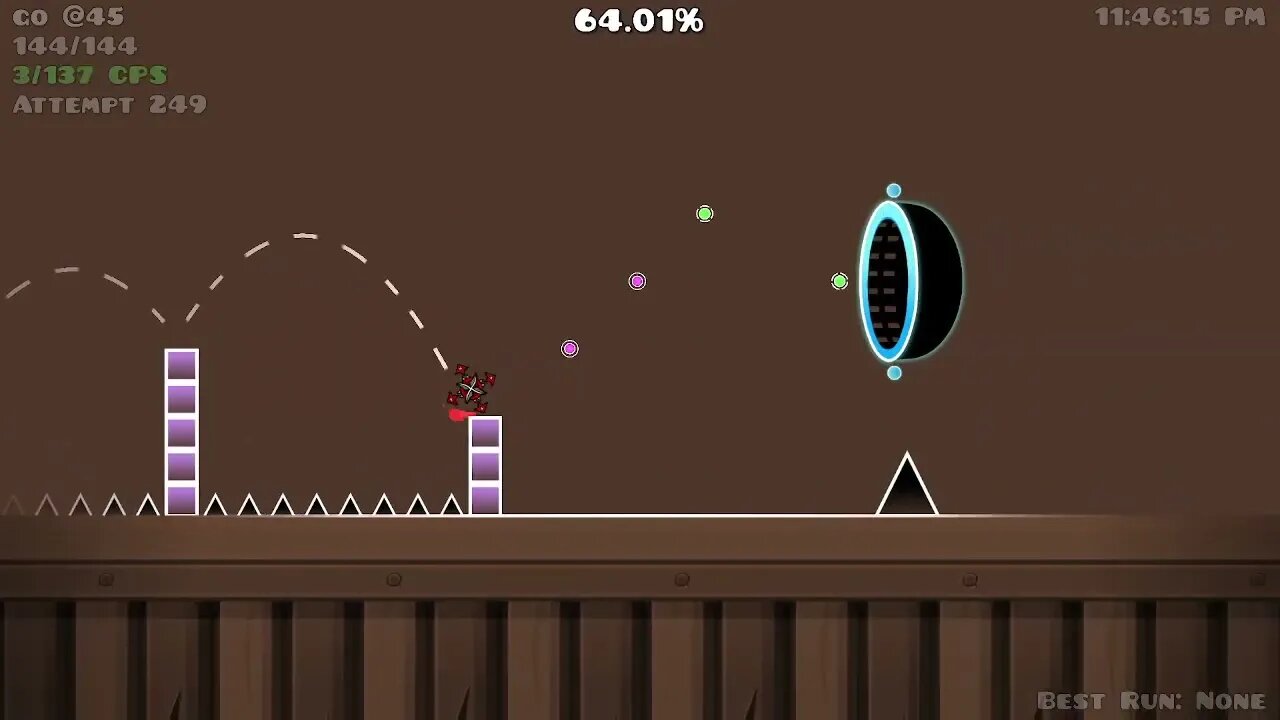
Task: Select the tall left purple block column
Action: (x=181, y=430)
